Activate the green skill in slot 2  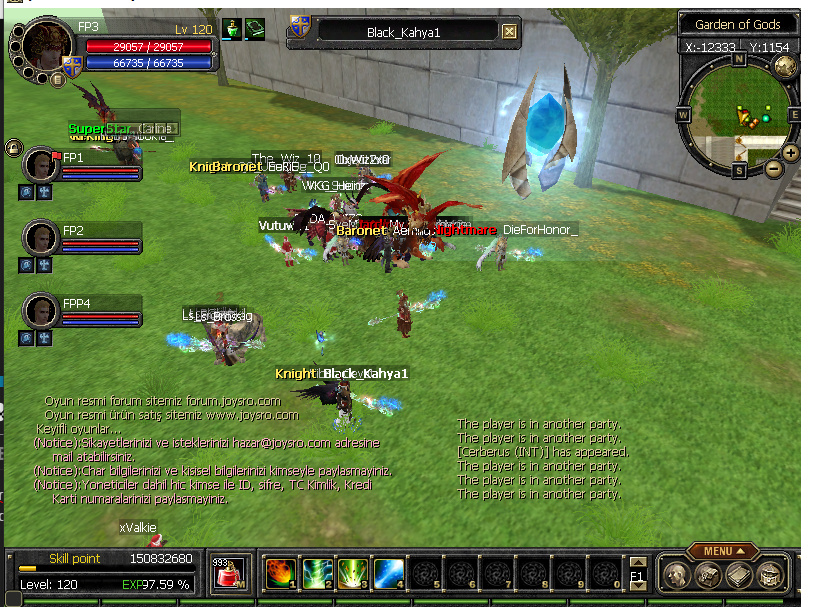point(317,574)
